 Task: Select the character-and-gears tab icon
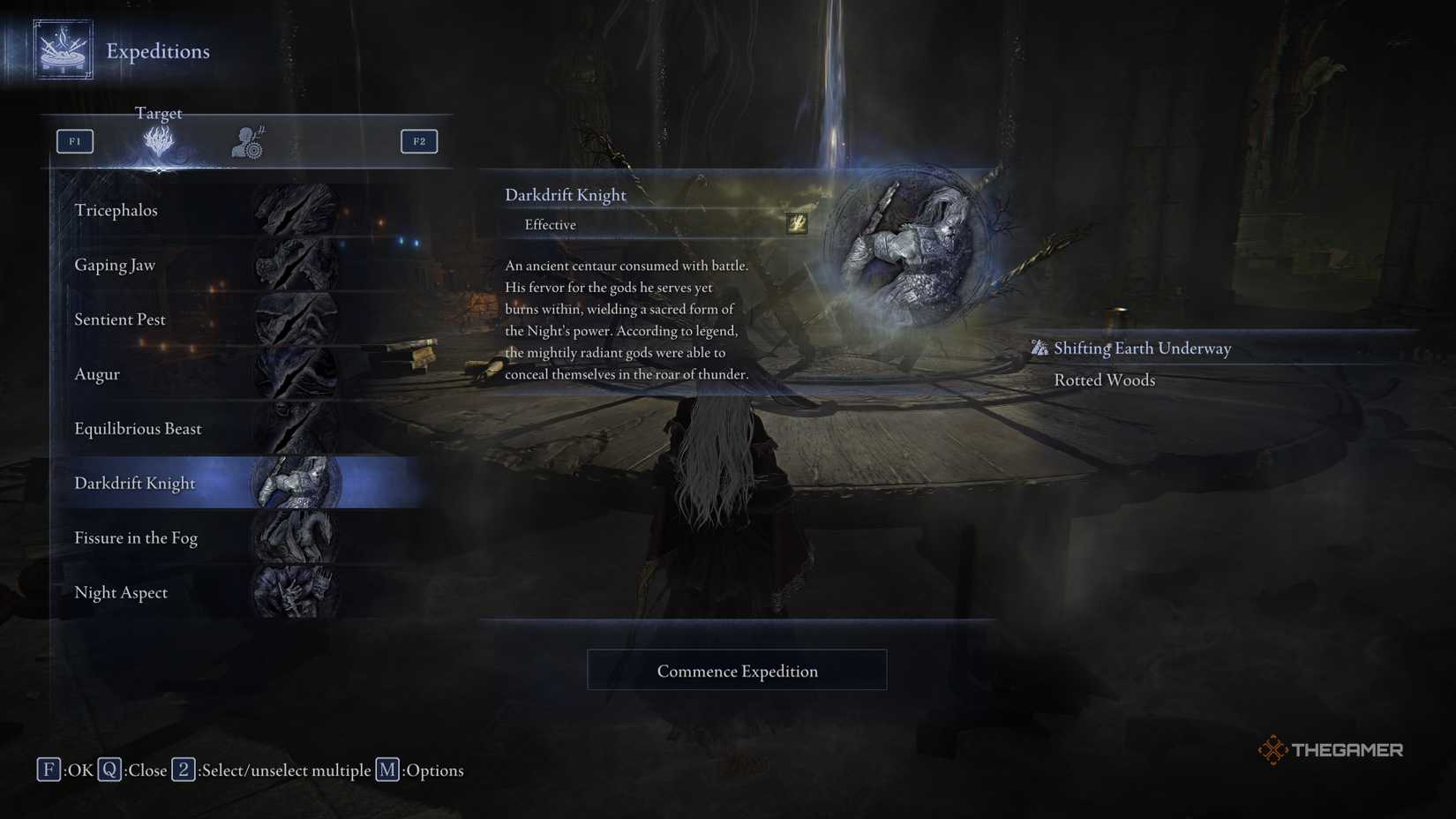245,140
